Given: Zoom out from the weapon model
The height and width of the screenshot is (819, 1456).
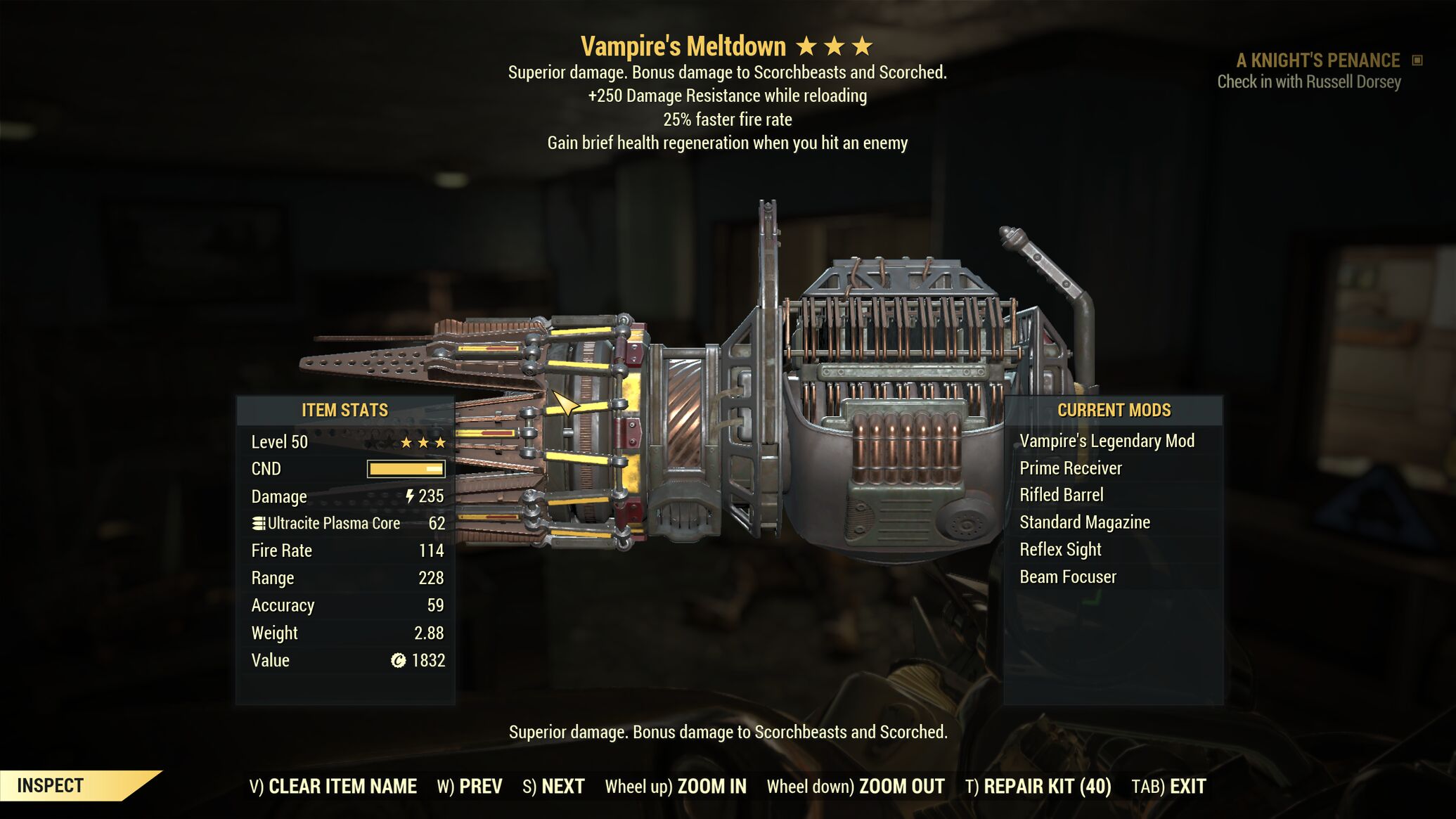Looking at the screenshot, I should coord(856,786).
